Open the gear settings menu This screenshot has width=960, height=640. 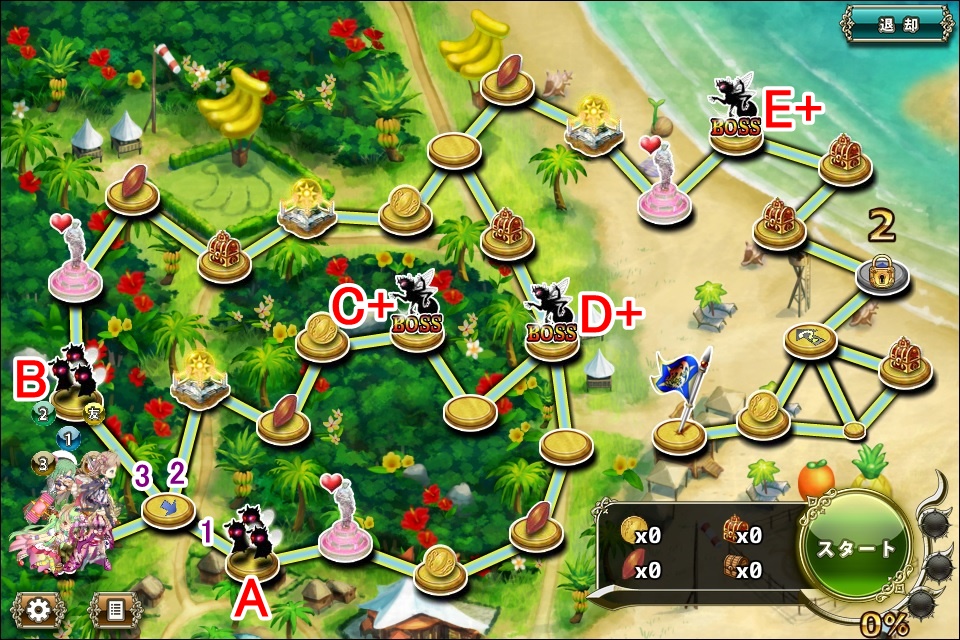(39, 609)
